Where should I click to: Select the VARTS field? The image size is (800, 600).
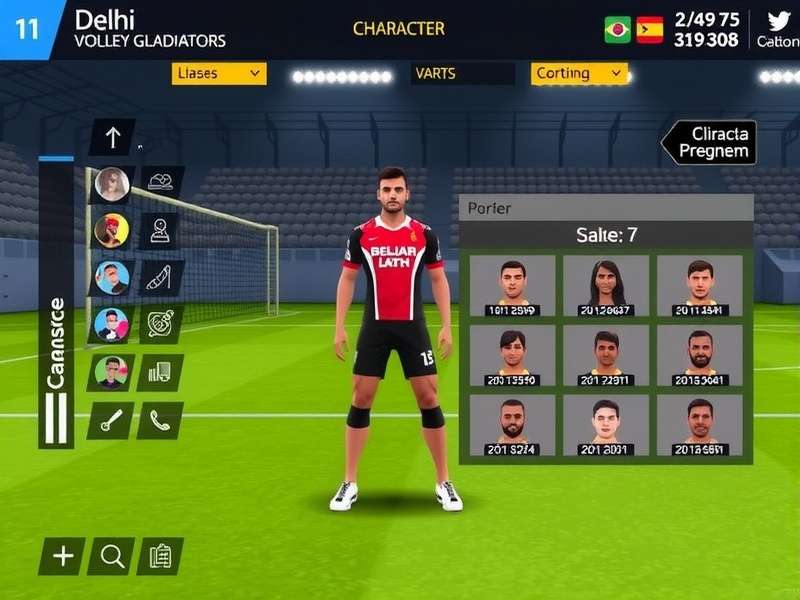462,73
